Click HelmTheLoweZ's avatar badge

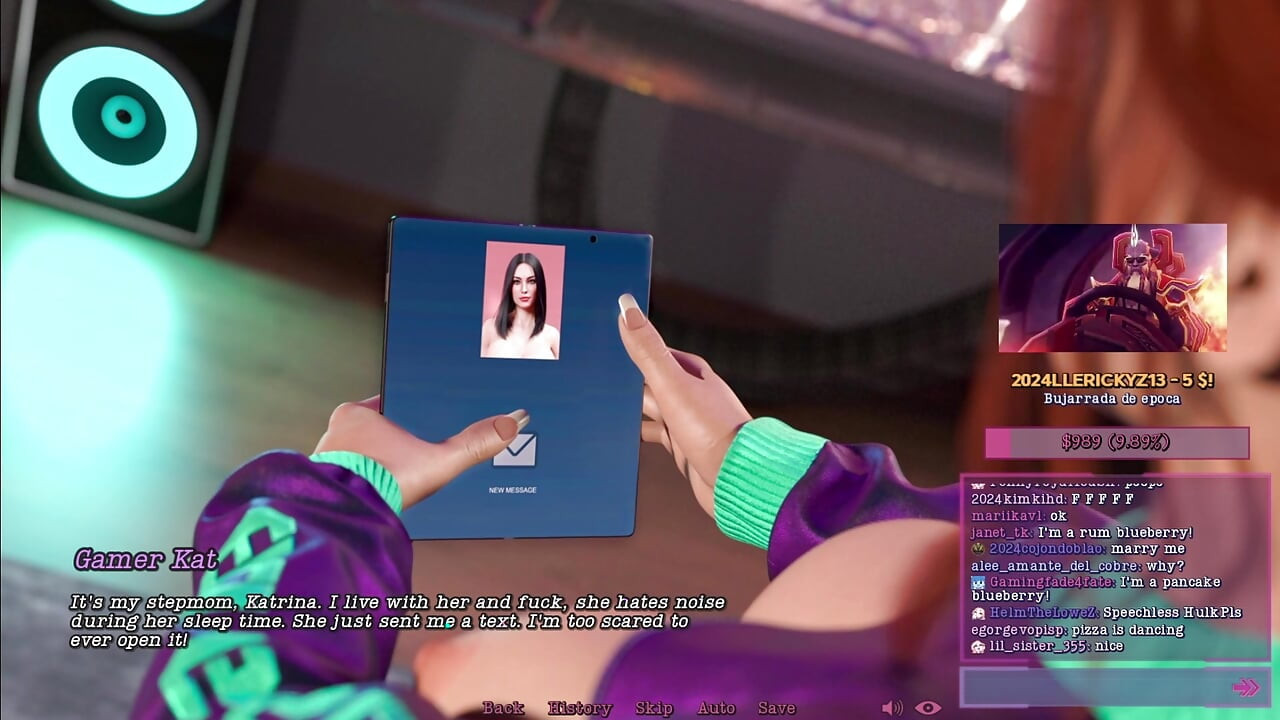(x=978, y=612)
